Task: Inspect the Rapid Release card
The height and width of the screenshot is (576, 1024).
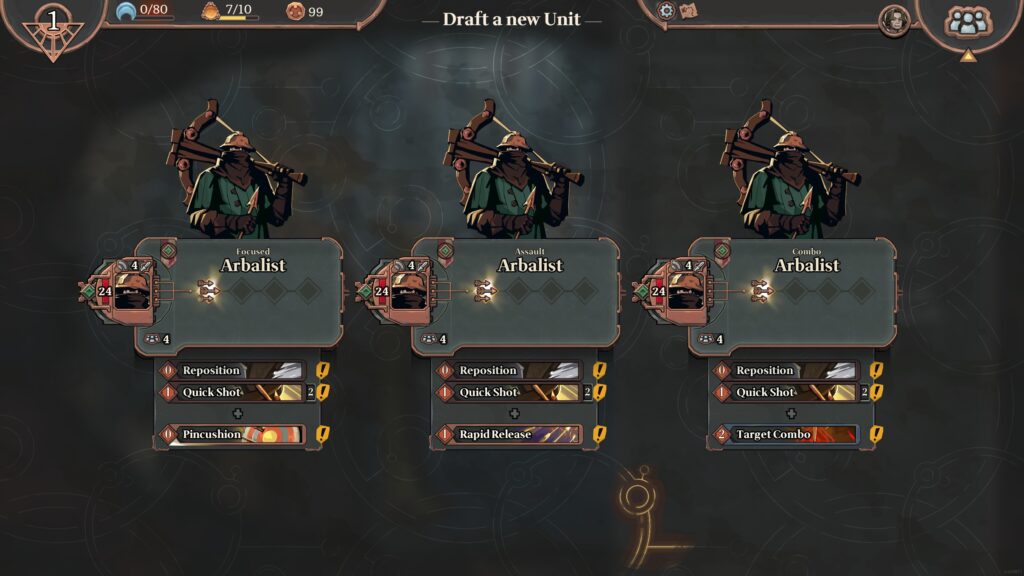Action: 509,435
